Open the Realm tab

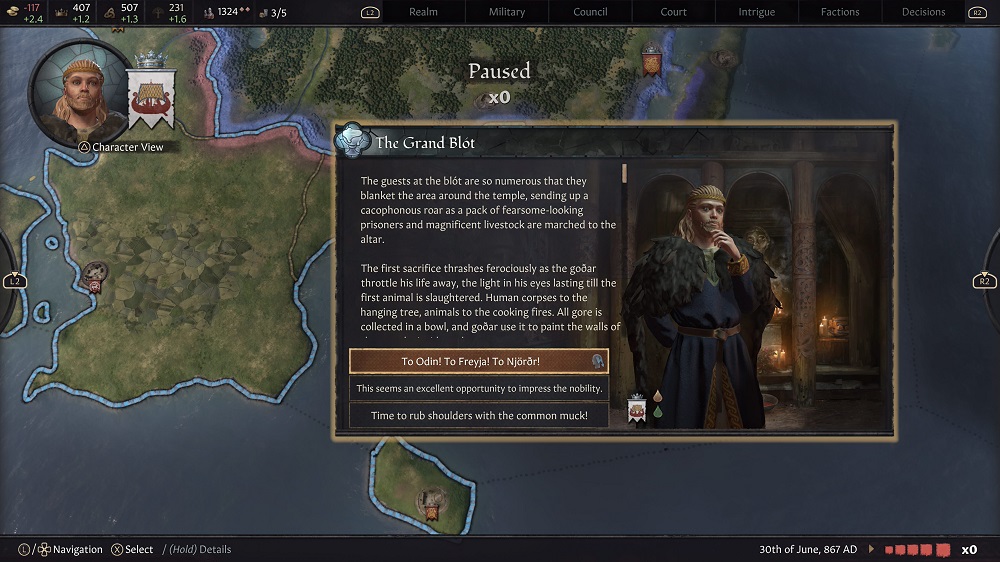424,12
